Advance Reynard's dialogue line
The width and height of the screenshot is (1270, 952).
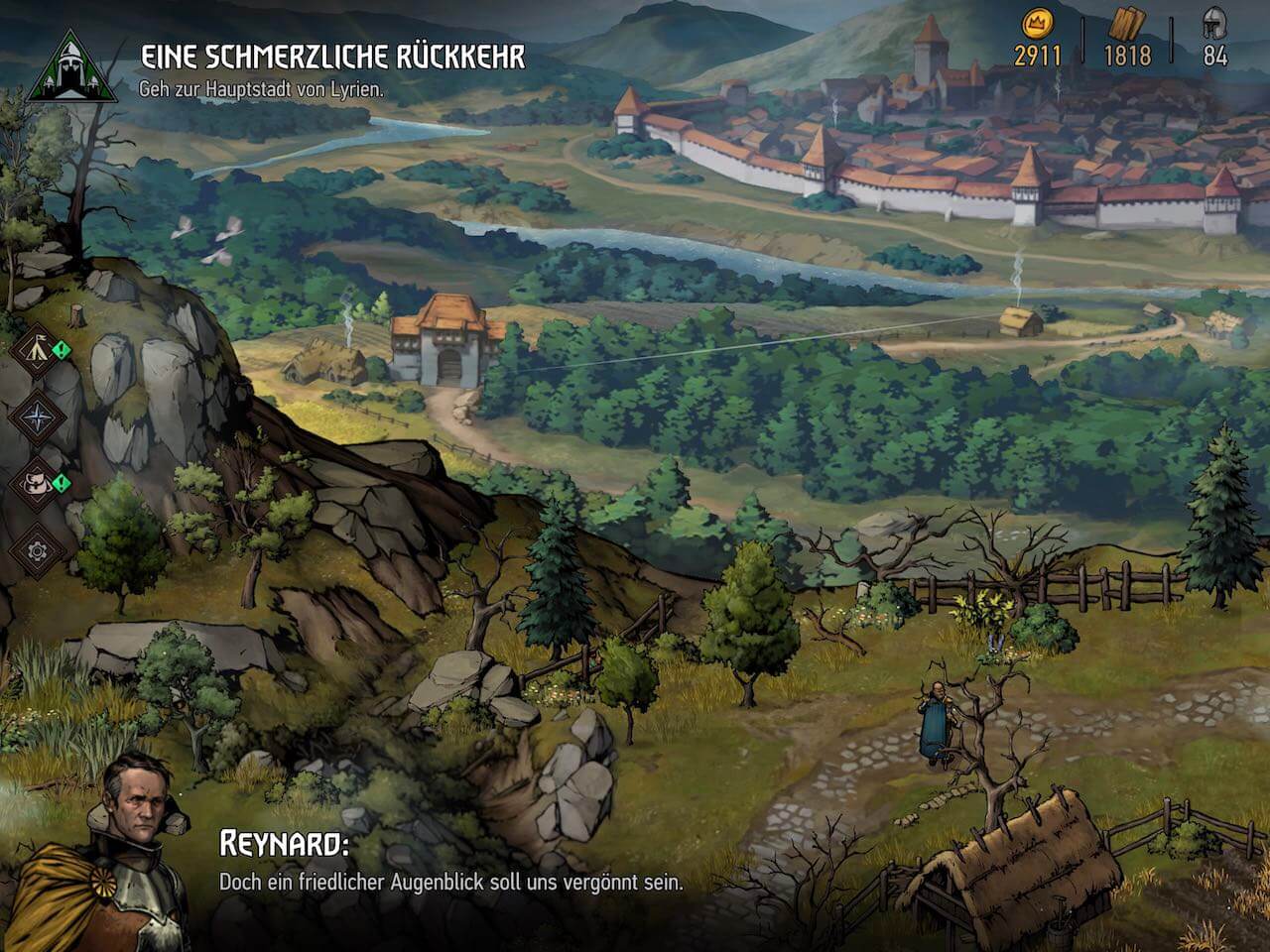click(450, 881)
